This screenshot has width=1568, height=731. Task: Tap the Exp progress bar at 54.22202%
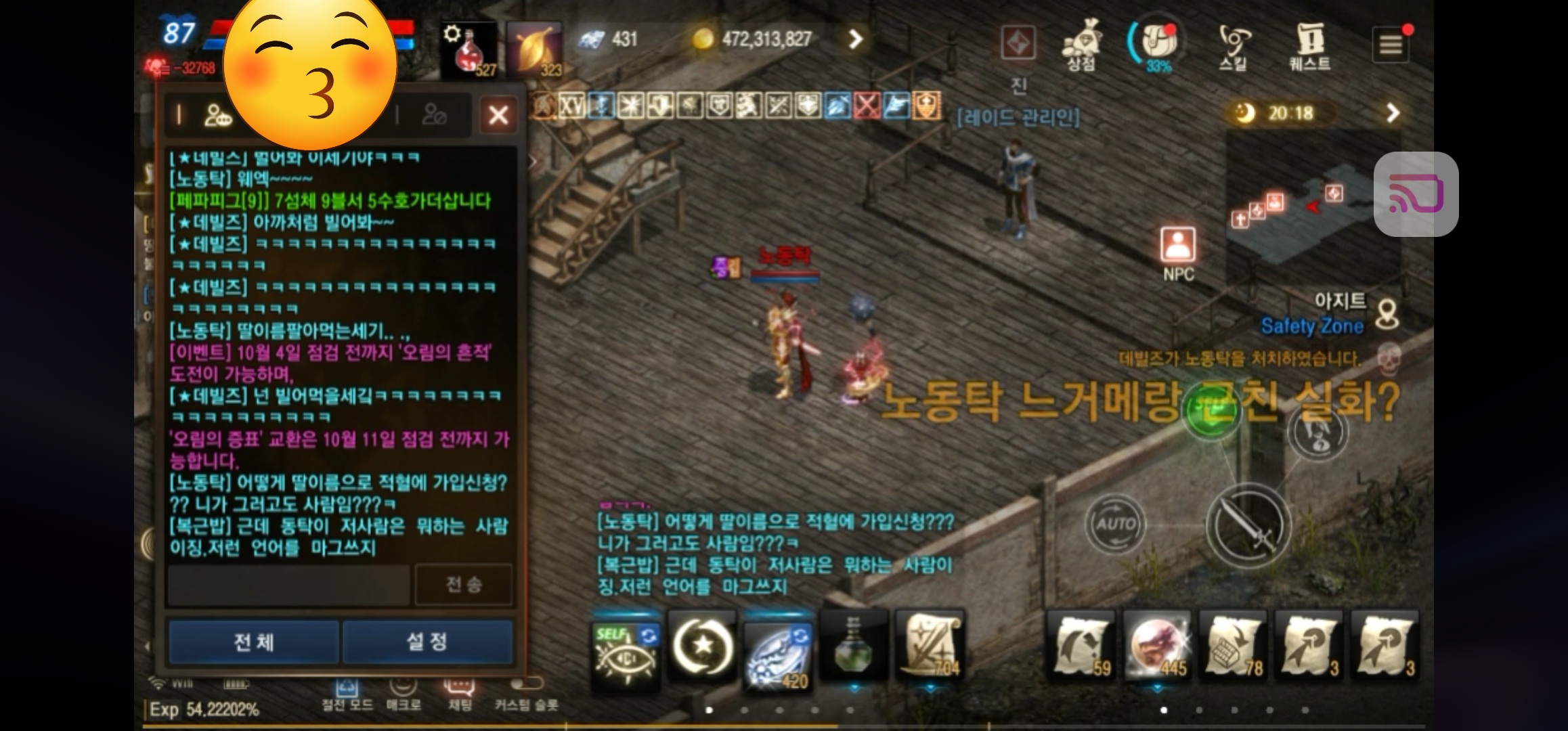tap(203, 710)
